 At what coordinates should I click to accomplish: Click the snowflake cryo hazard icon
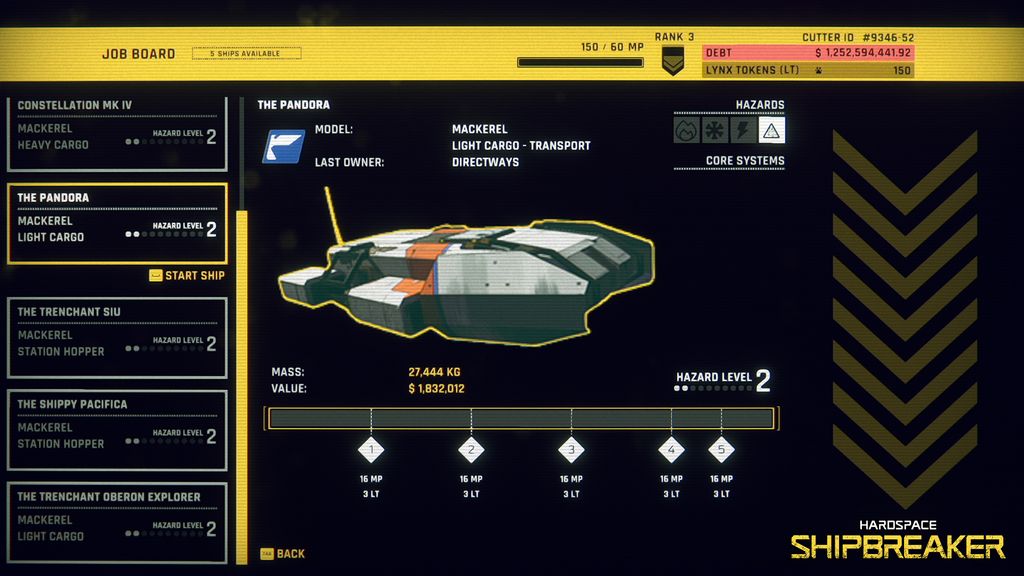(x=715, y=131)
